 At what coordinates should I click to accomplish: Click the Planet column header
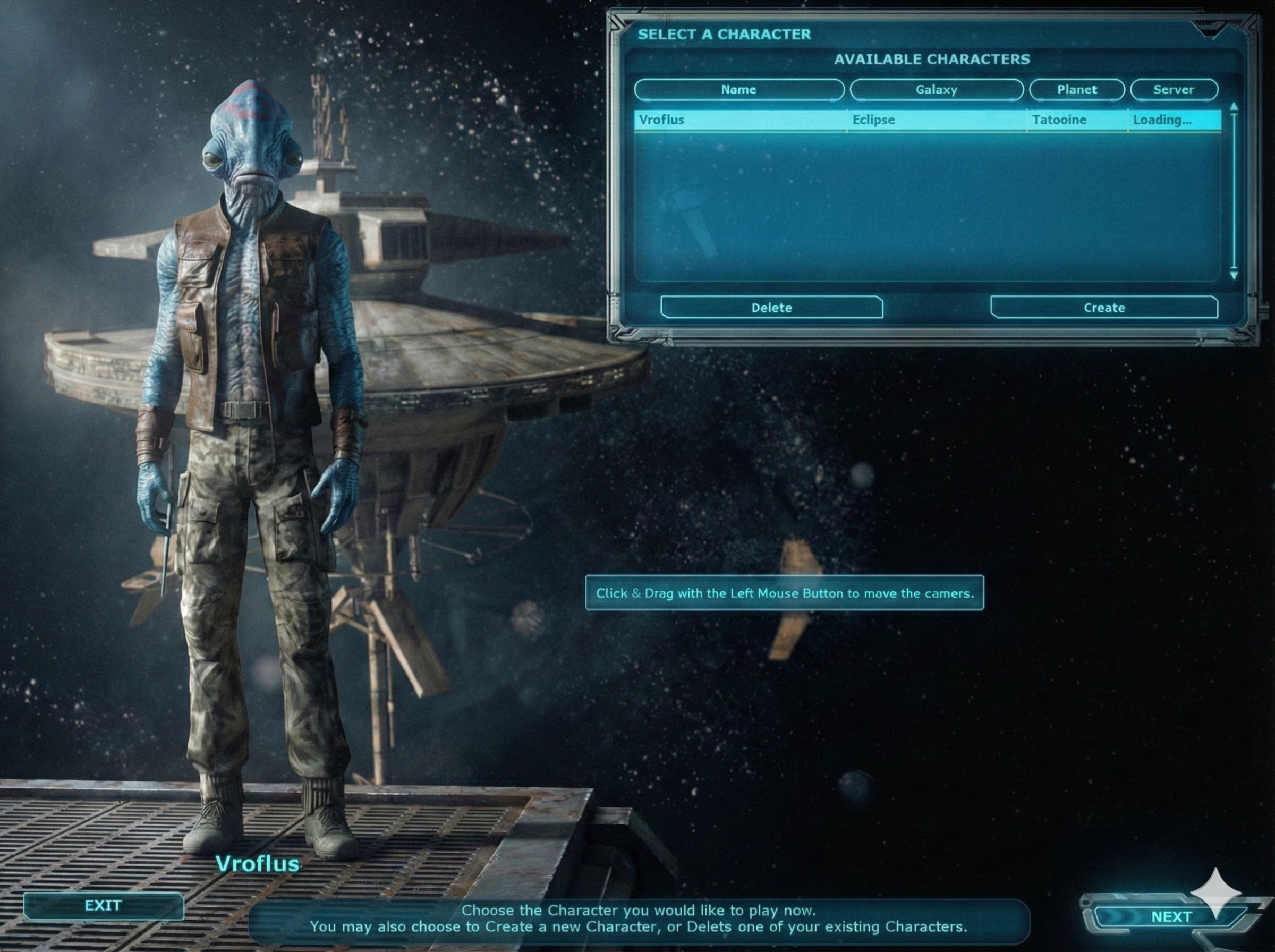point(1076,90)
